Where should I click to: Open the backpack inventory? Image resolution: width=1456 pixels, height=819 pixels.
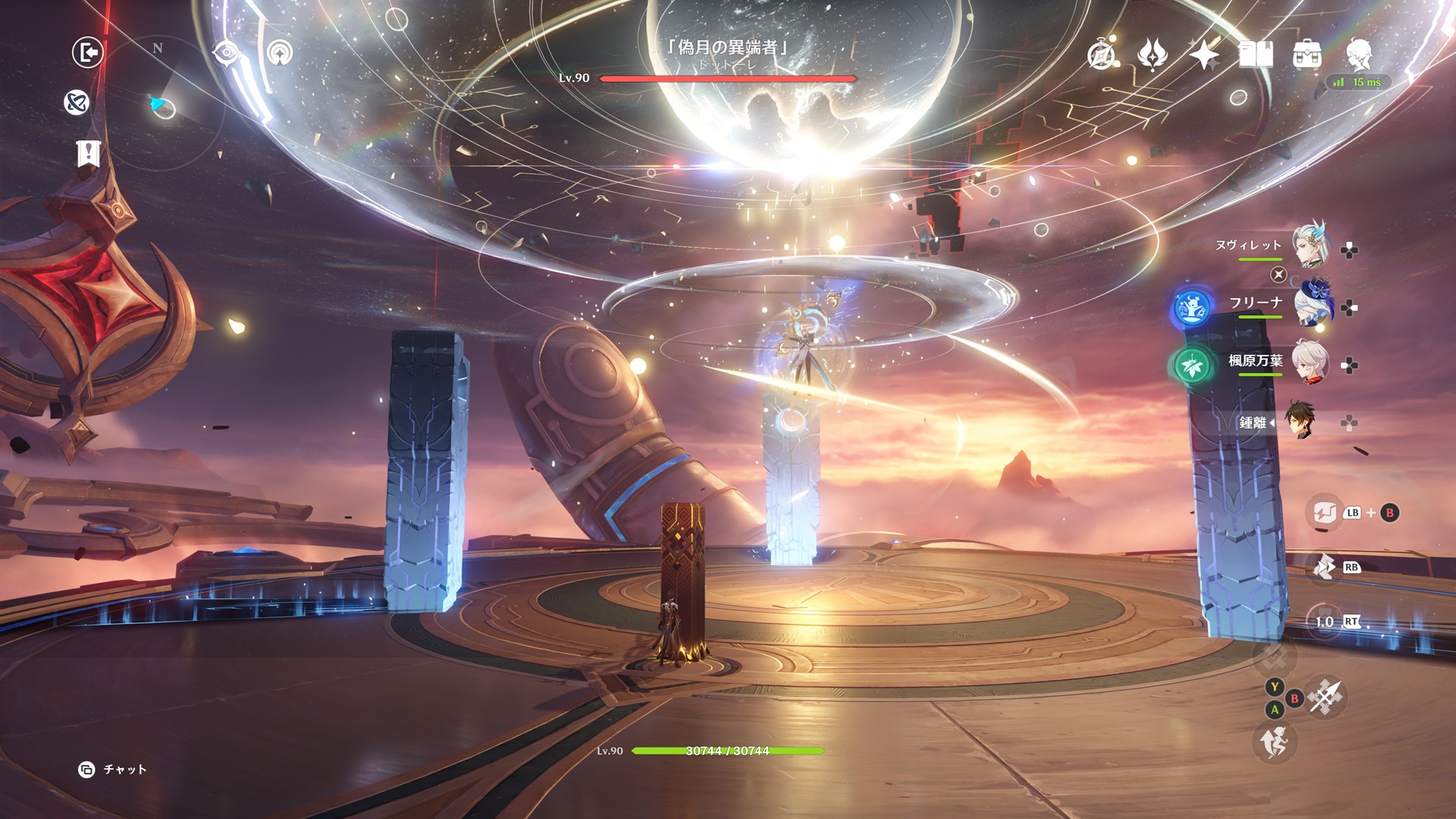[1307, 55]
